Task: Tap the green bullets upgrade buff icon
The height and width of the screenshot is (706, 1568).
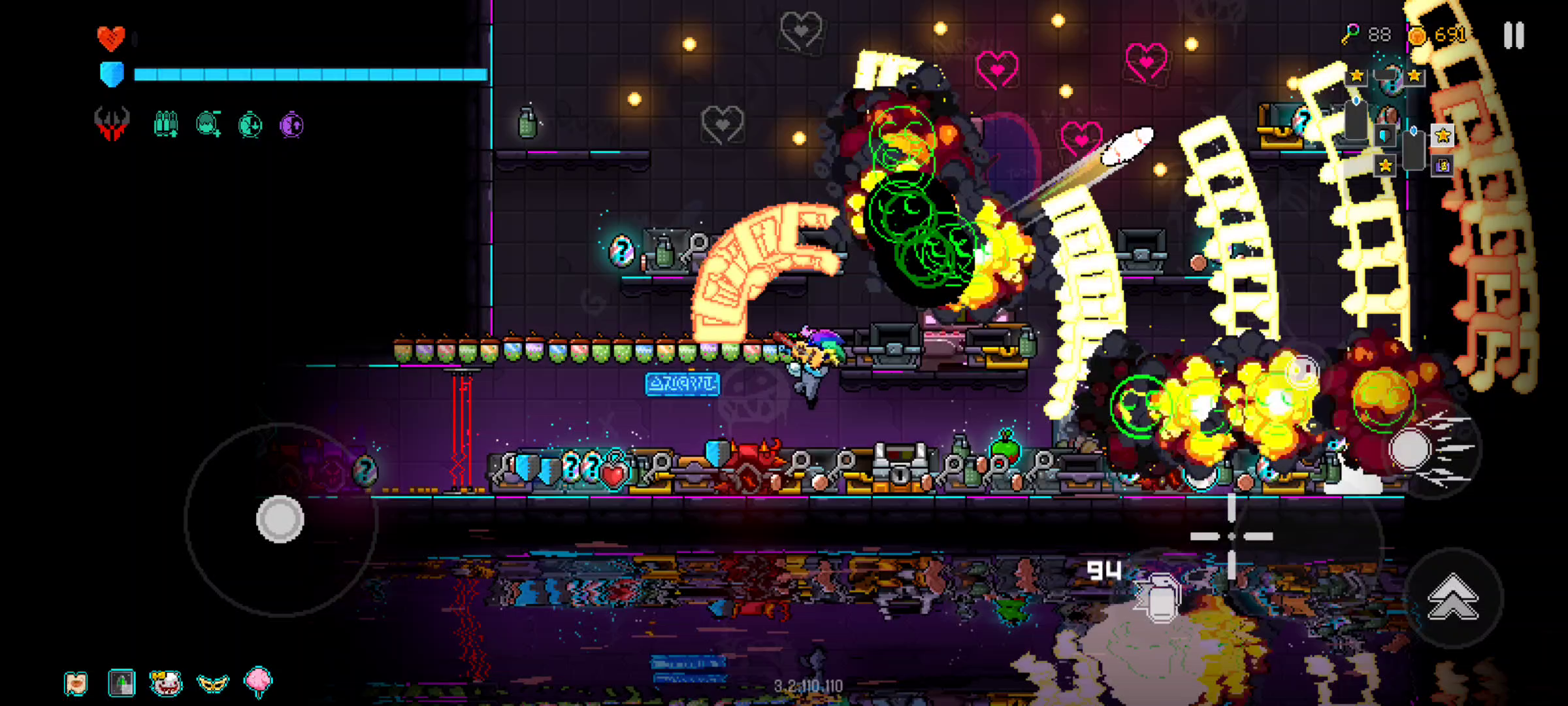Action: (x=165, y=124)
